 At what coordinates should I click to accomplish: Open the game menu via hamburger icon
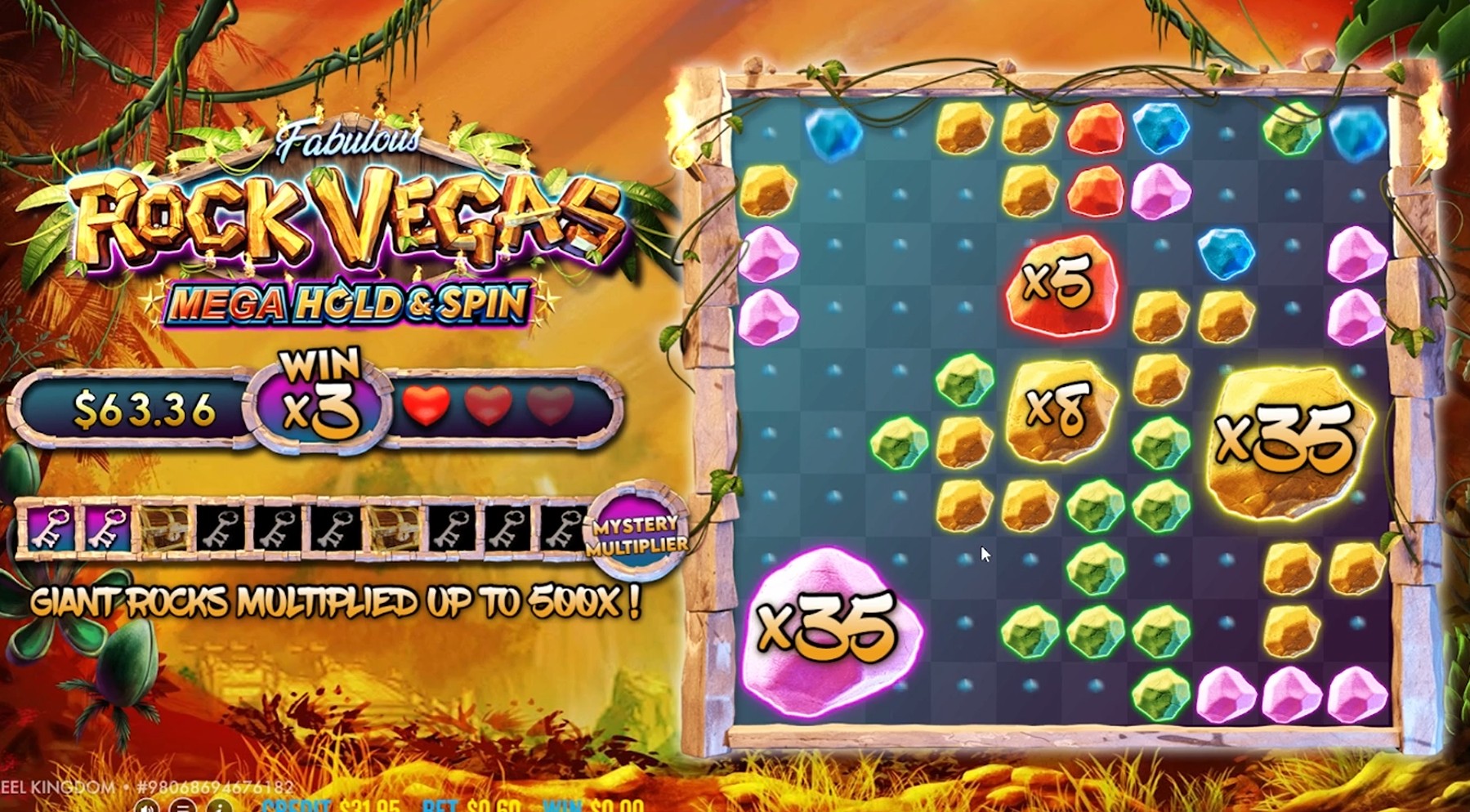coord(184,807)
